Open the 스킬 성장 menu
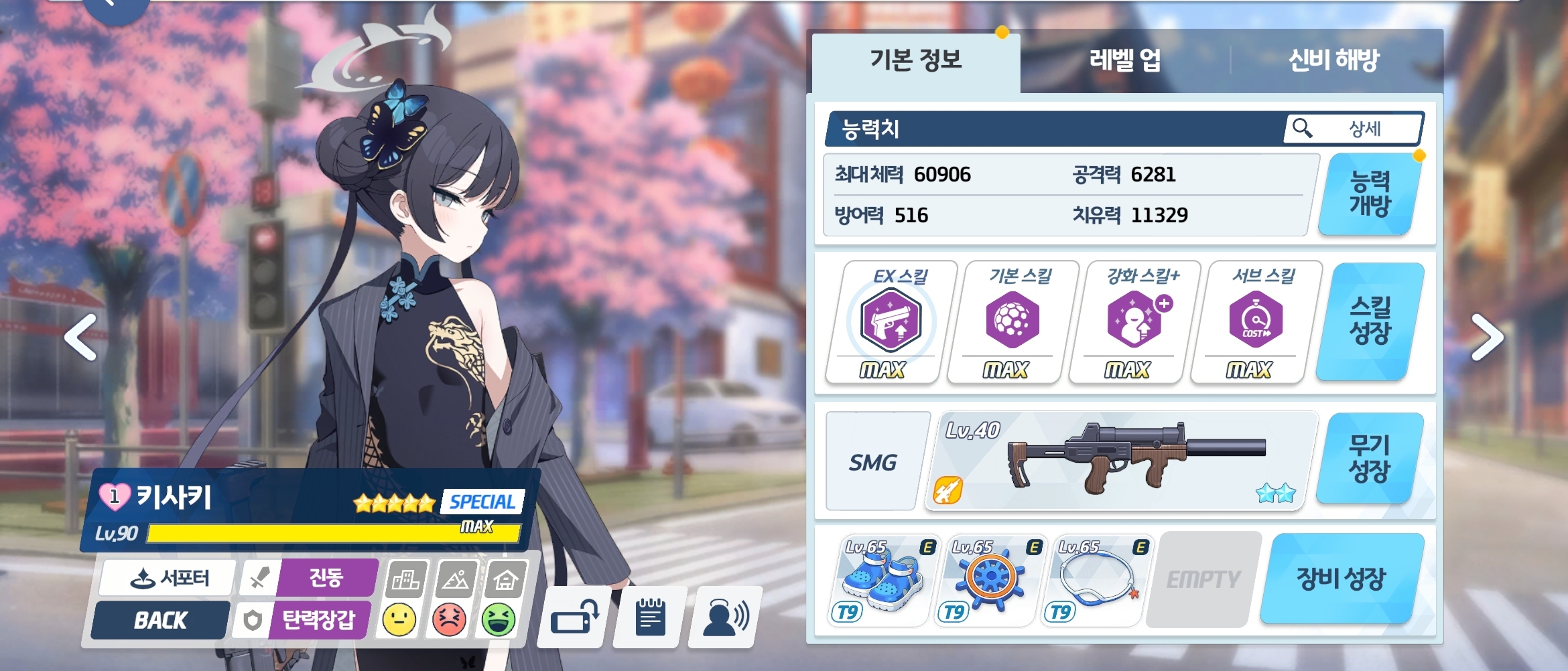Viewport: 1568px width, 671px height. (1370, 321)
